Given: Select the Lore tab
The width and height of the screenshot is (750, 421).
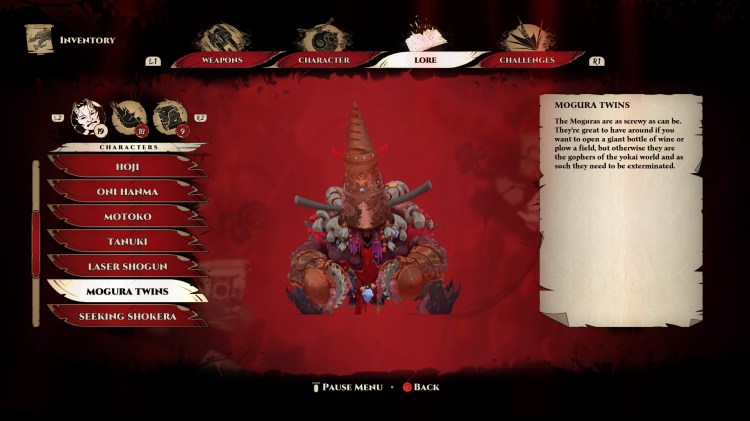Looking at the screenshot, I should 424,59.
